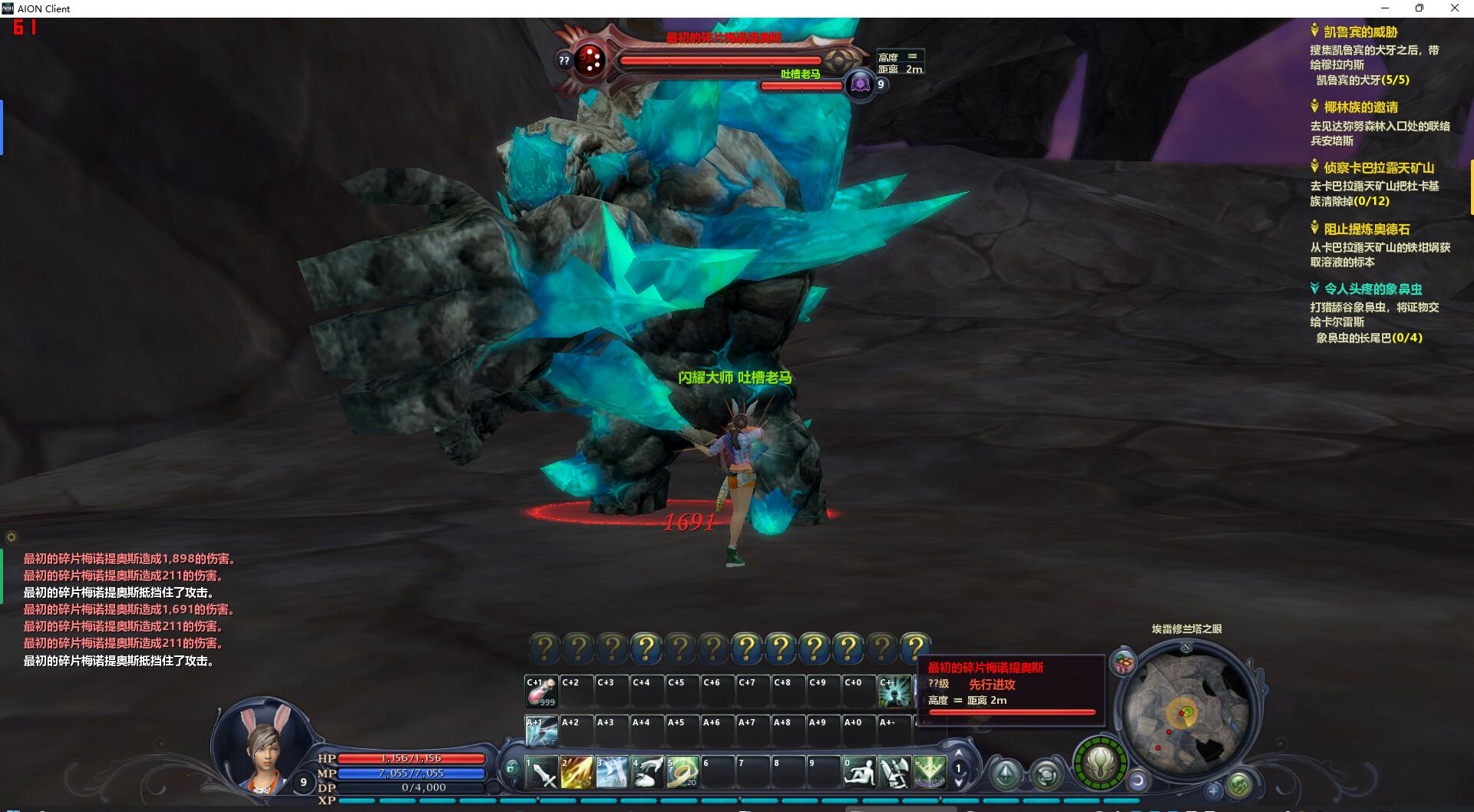Use the pink potion in slot C+1
This screenshot has height=812, width=1474.
[x=541, y=692]
